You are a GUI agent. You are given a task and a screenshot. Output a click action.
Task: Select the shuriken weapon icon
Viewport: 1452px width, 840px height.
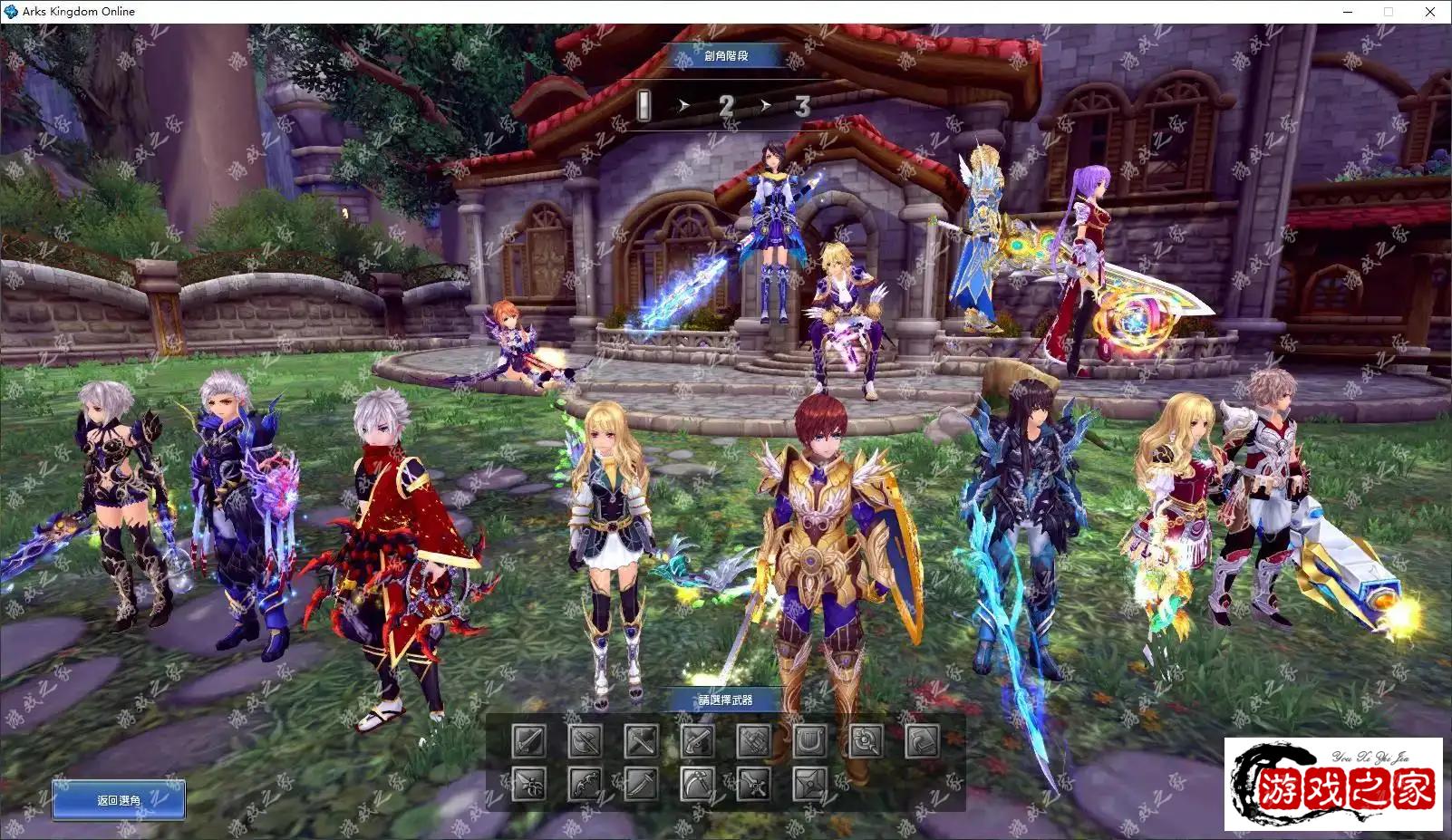[x=809, y=784]
